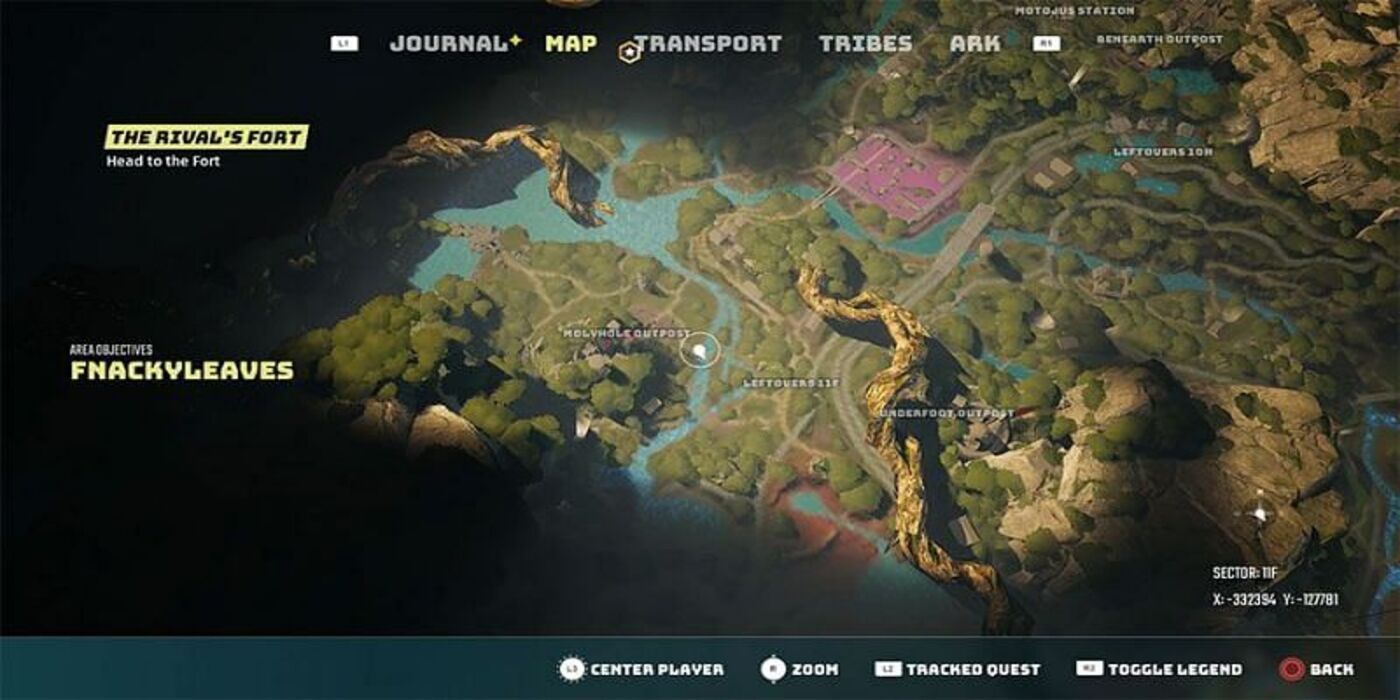Open the Tracked Quest option
The image size is (1400, 700).
coord(958,669)
